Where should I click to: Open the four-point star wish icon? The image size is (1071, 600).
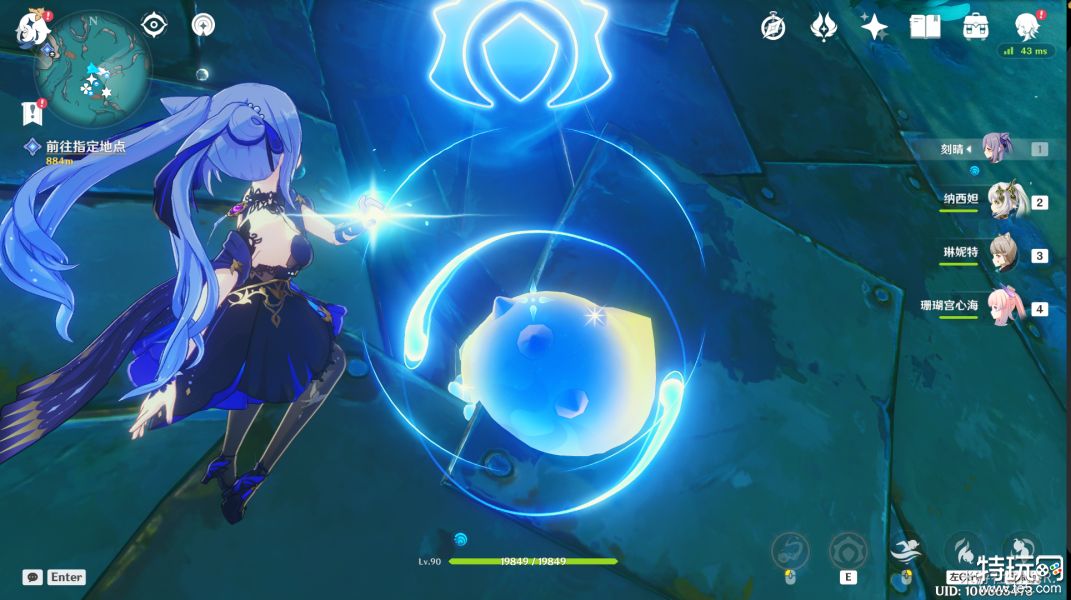coord(874,27)
